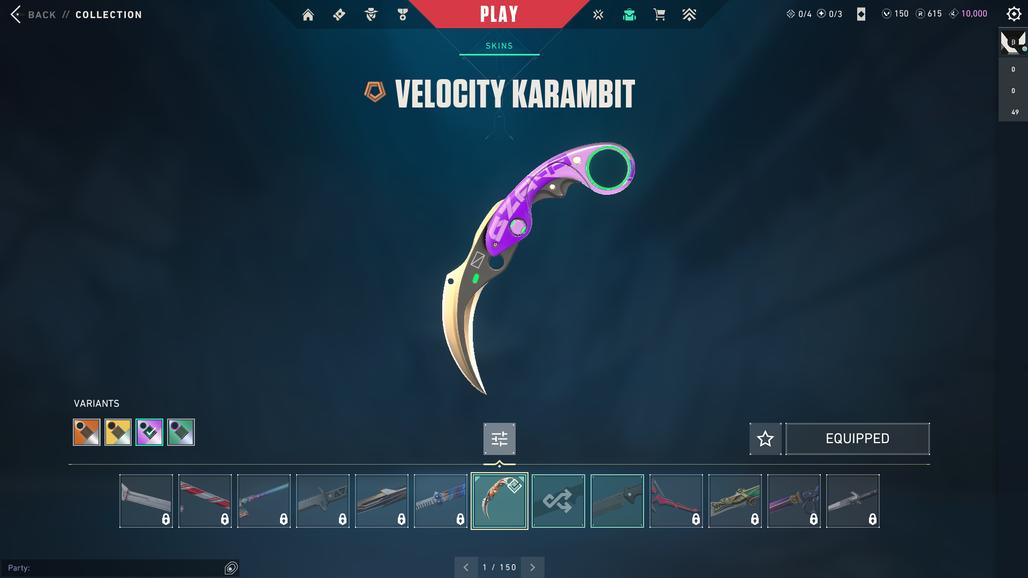Open the Store shopping cart icon
1028x578 pixels.
click(x=659, y=15)
